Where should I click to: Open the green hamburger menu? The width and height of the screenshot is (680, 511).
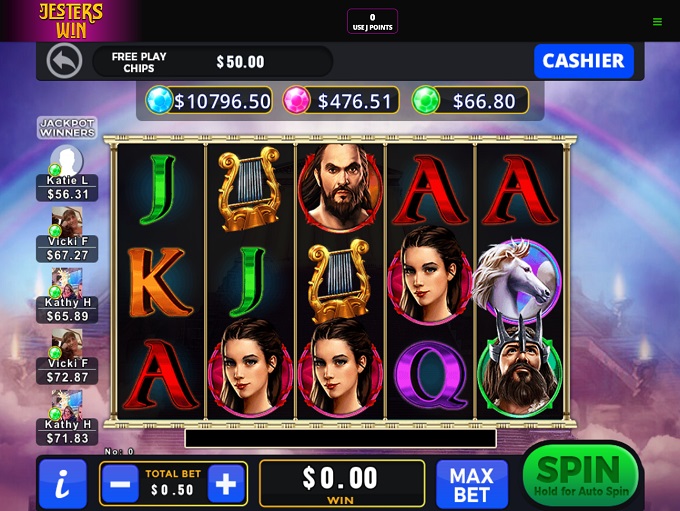(x=657, y=21)
